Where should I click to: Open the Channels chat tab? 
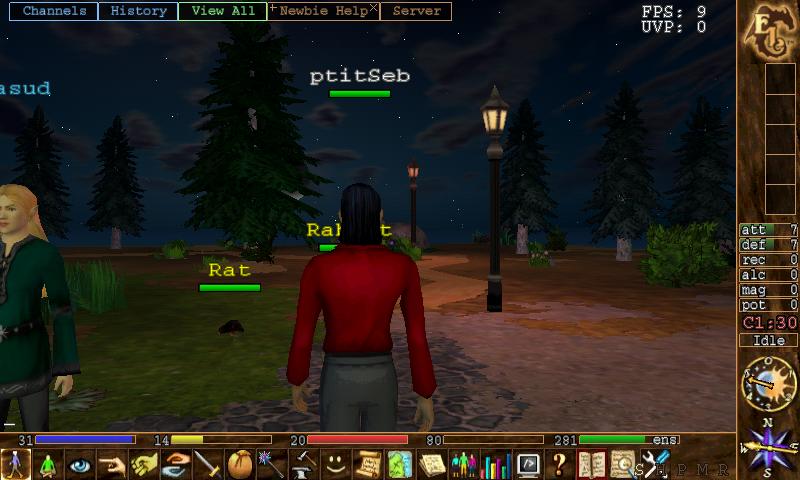tap(54, 12)
